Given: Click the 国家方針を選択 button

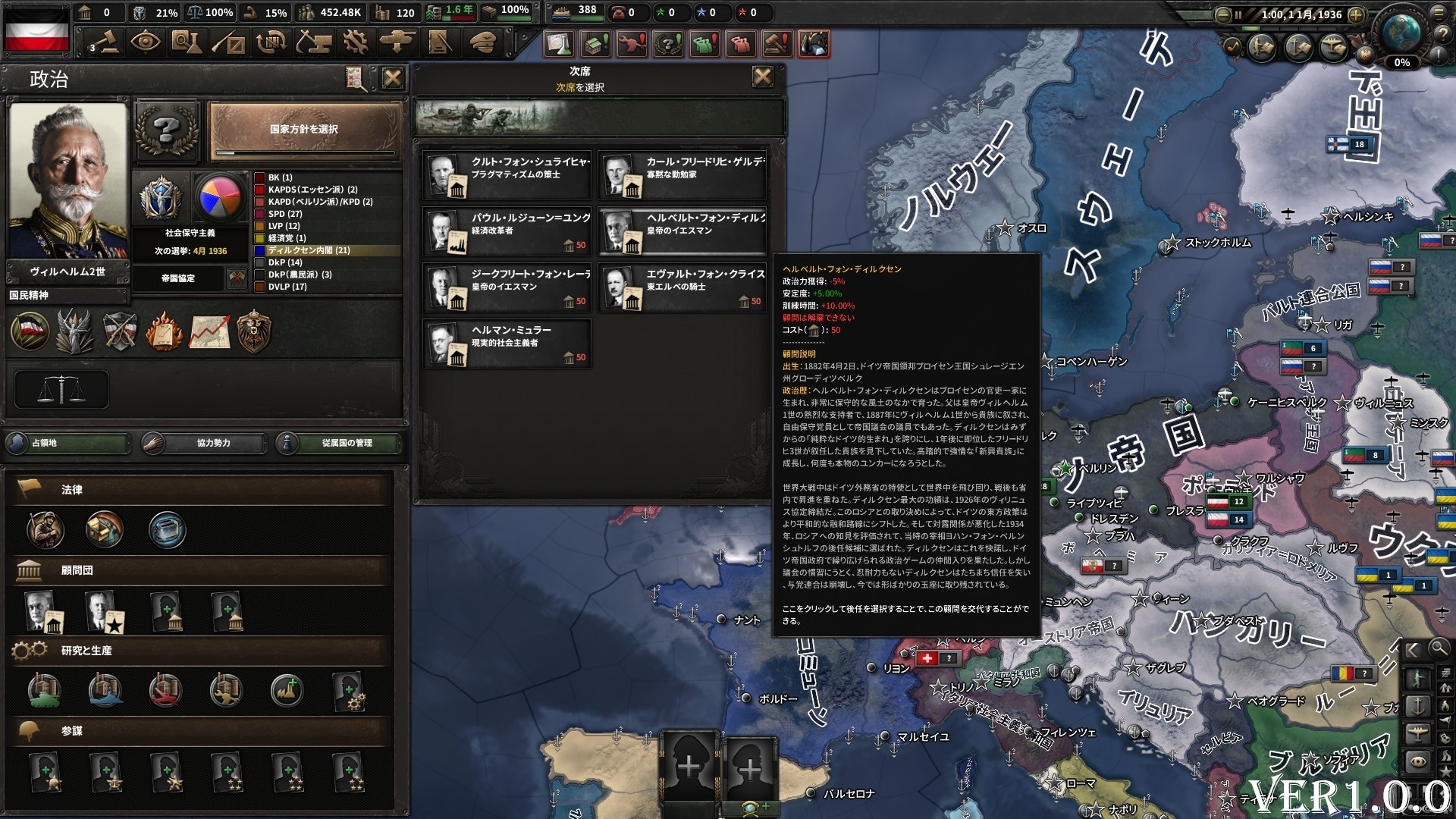Looking at the screenshot, I should (302, 129).
